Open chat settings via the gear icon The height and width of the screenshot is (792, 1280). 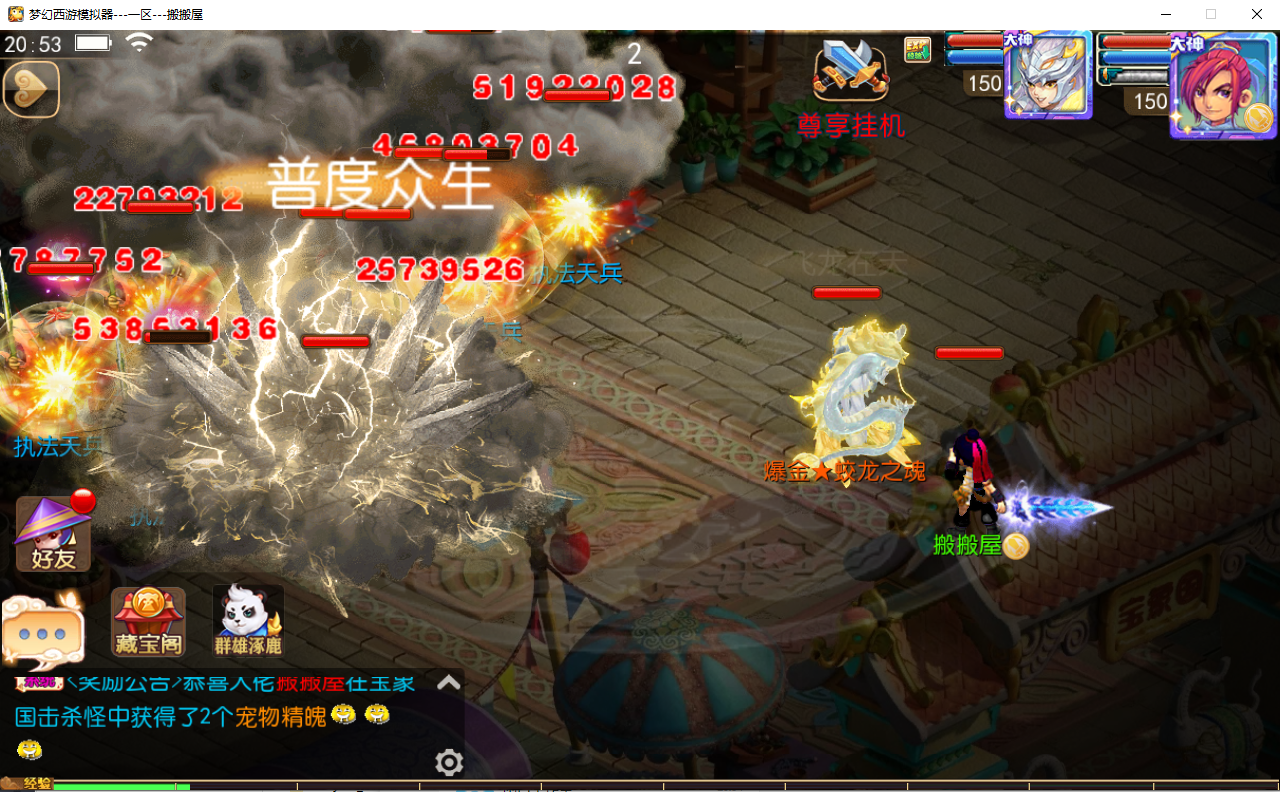click(x=448, y=762)
